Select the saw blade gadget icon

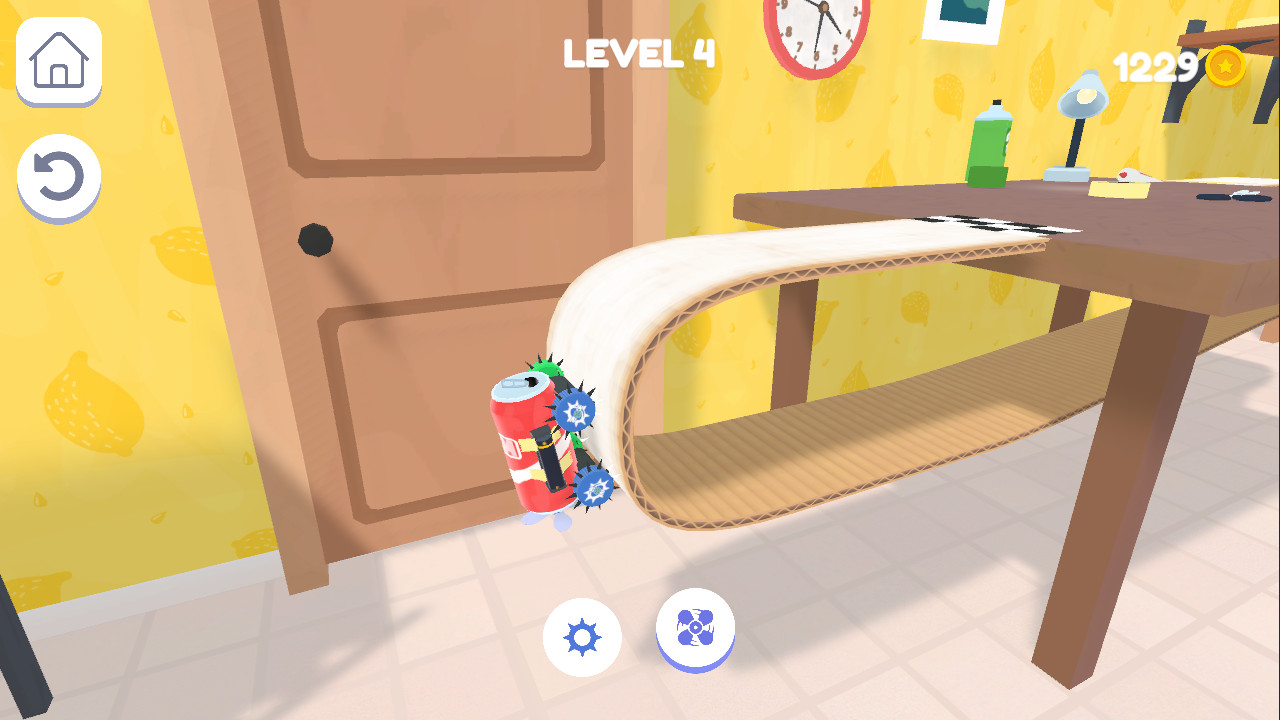pos(583,637)
